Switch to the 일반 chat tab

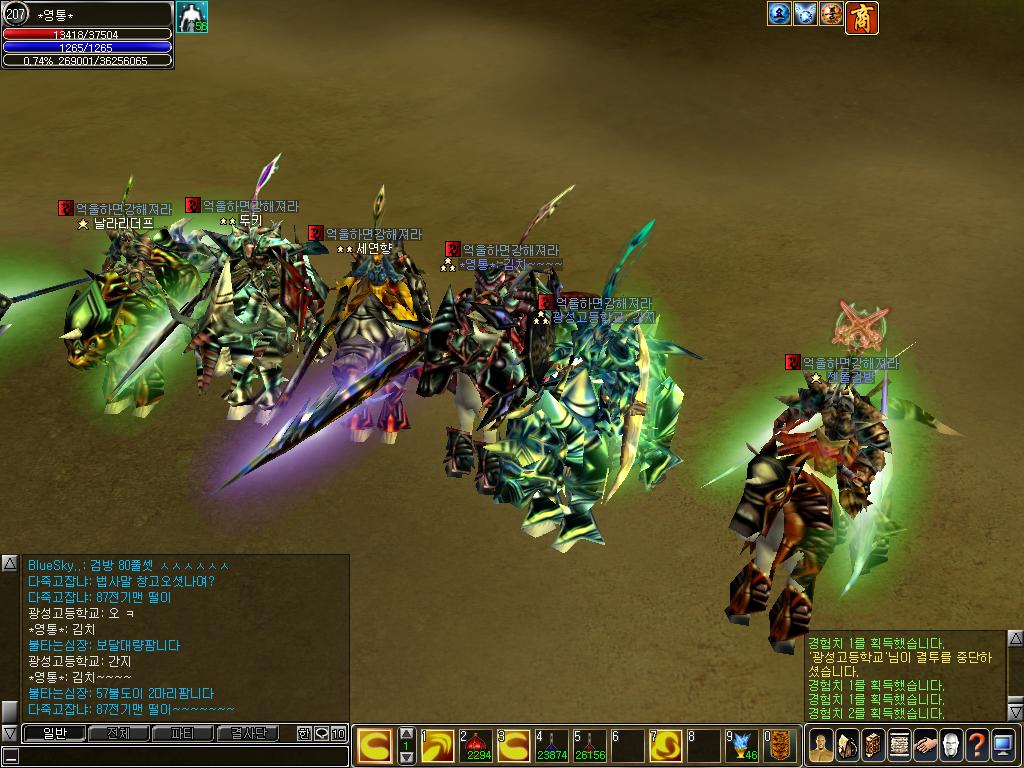coord(54,734)
